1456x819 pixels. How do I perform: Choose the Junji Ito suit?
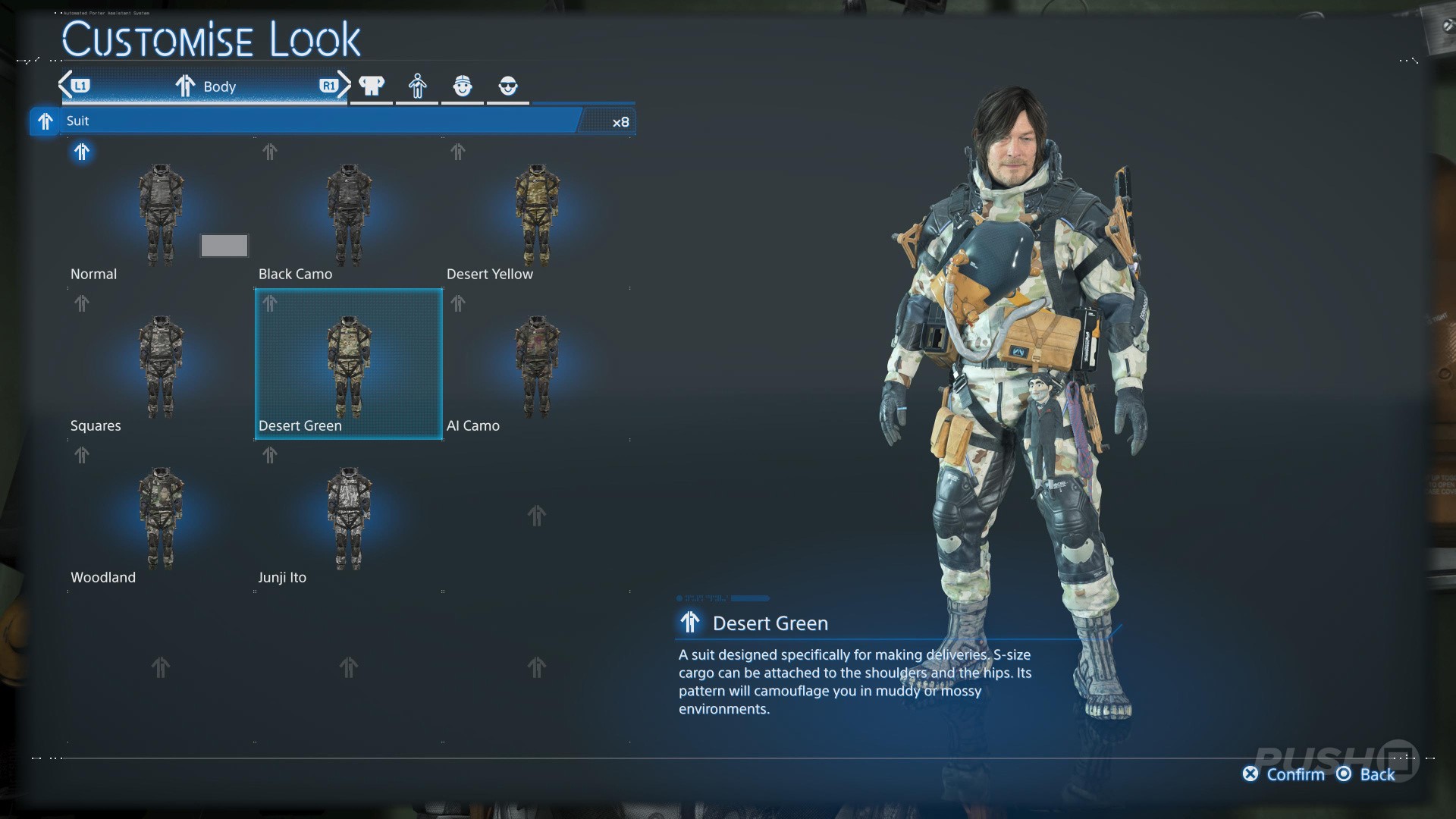coord(348,517)
